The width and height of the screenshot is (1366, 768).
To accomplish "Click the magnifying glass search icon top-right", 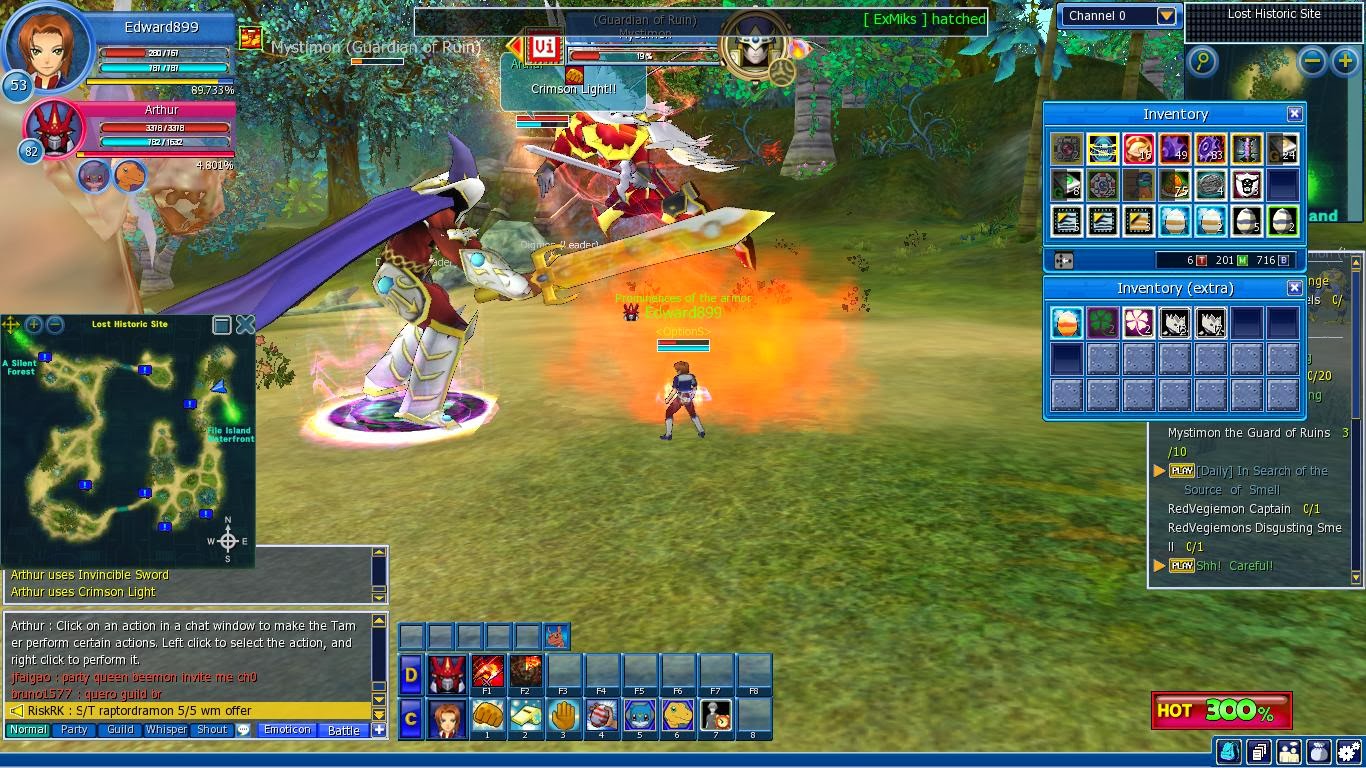I will click(x=1200, y=62).
